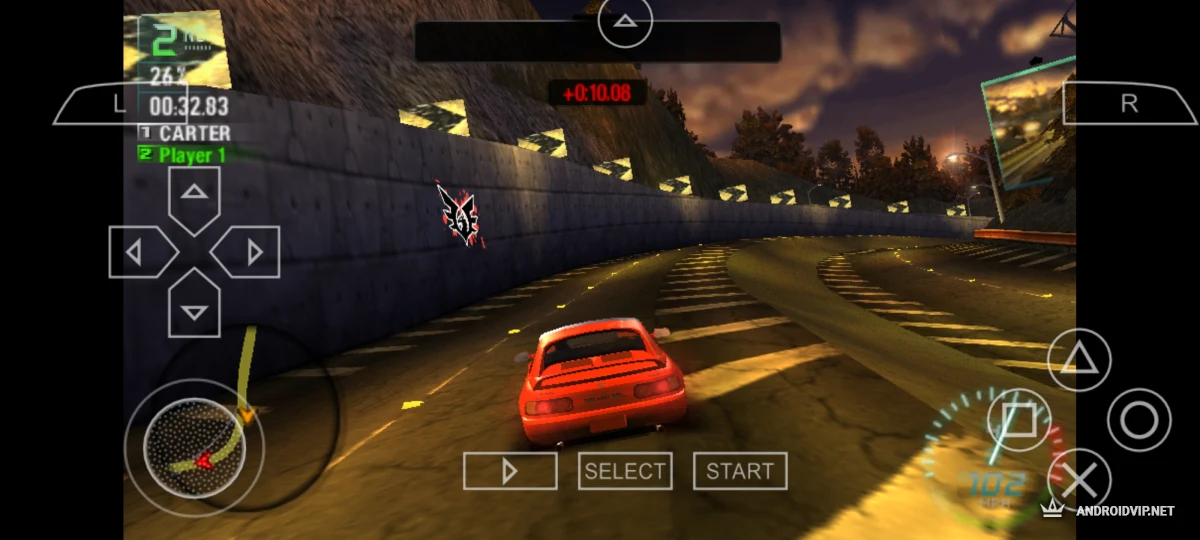Image resolution: width=1200 pixels, height=540 pixels.
Task: Open the emulator menu with the top arrow
Action: click(625, 21)
